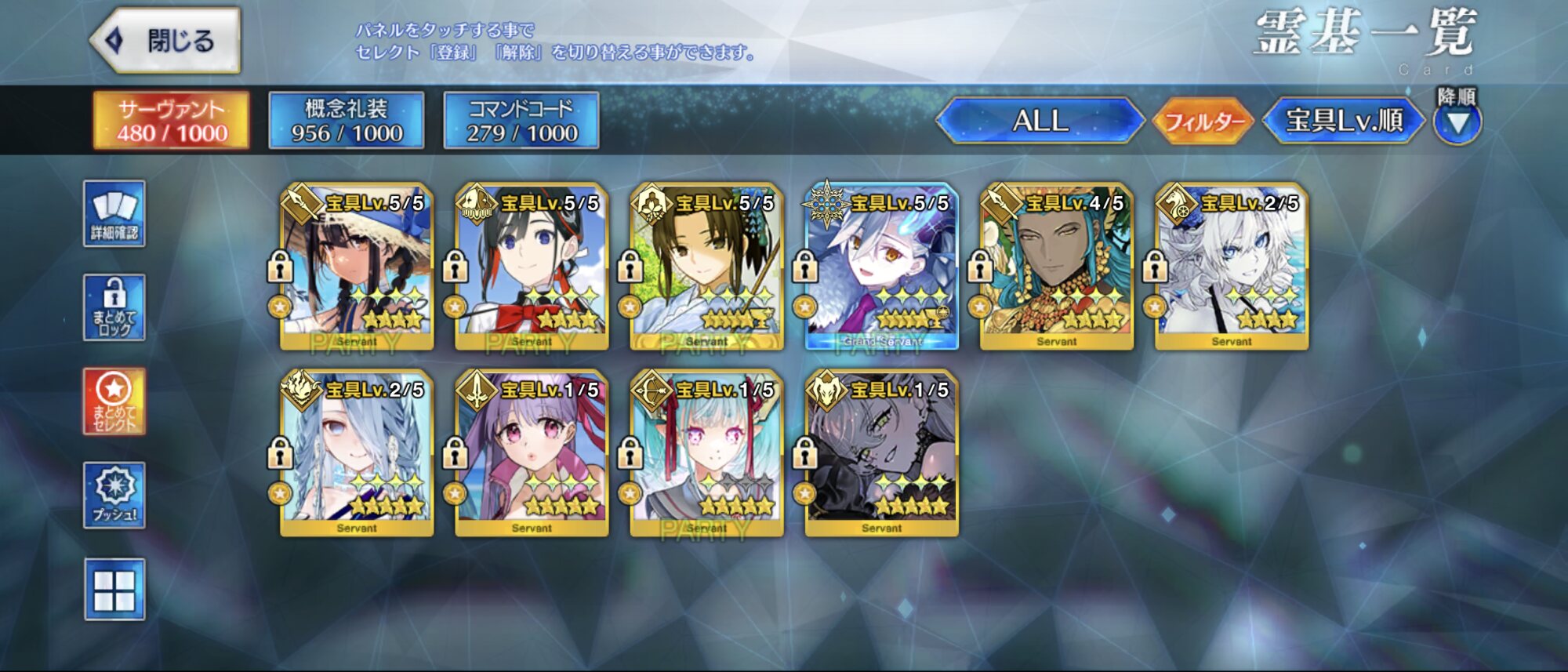
Task: Open 詳細確認 detail check mode
Action: pyautogui.click(x=114, y=214)
